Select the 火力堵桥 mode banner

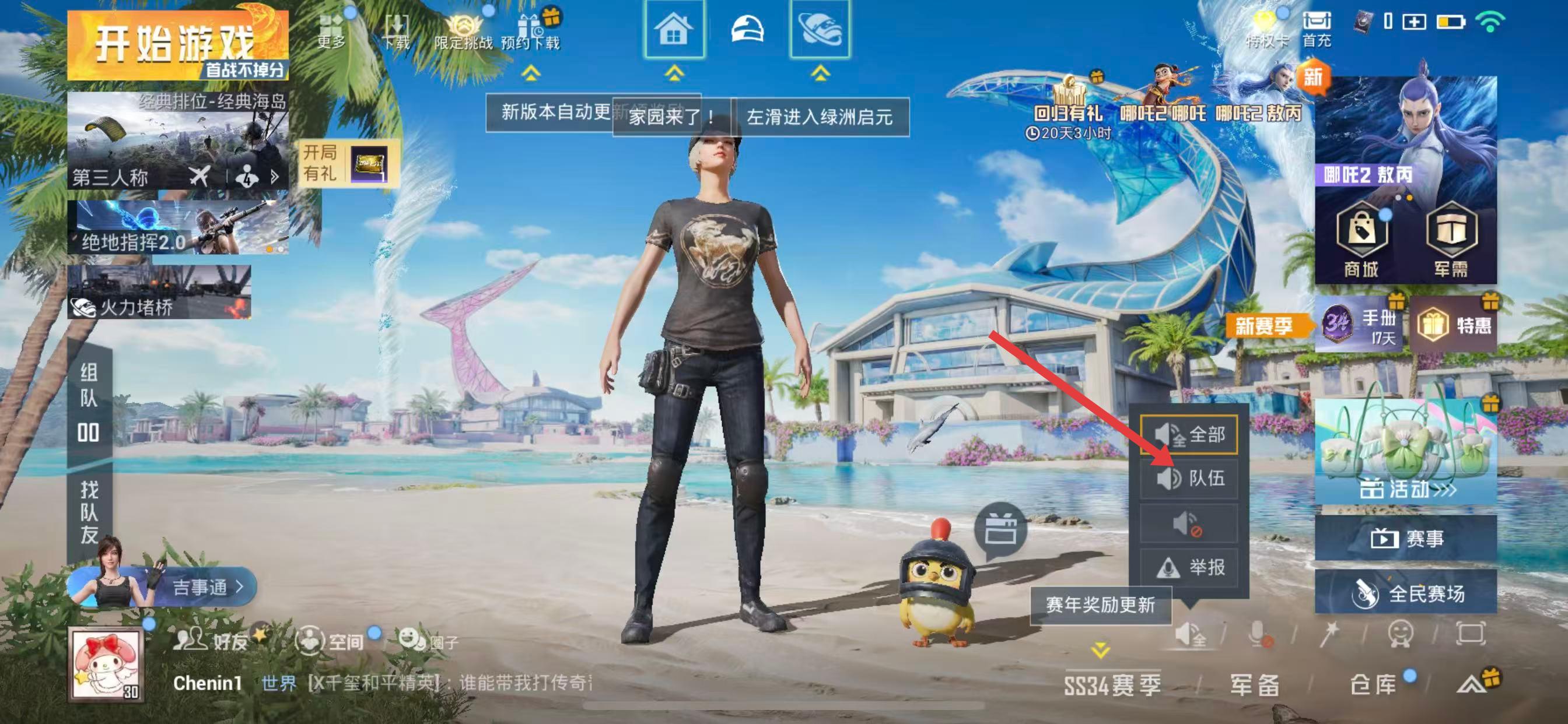click(159, 292)
